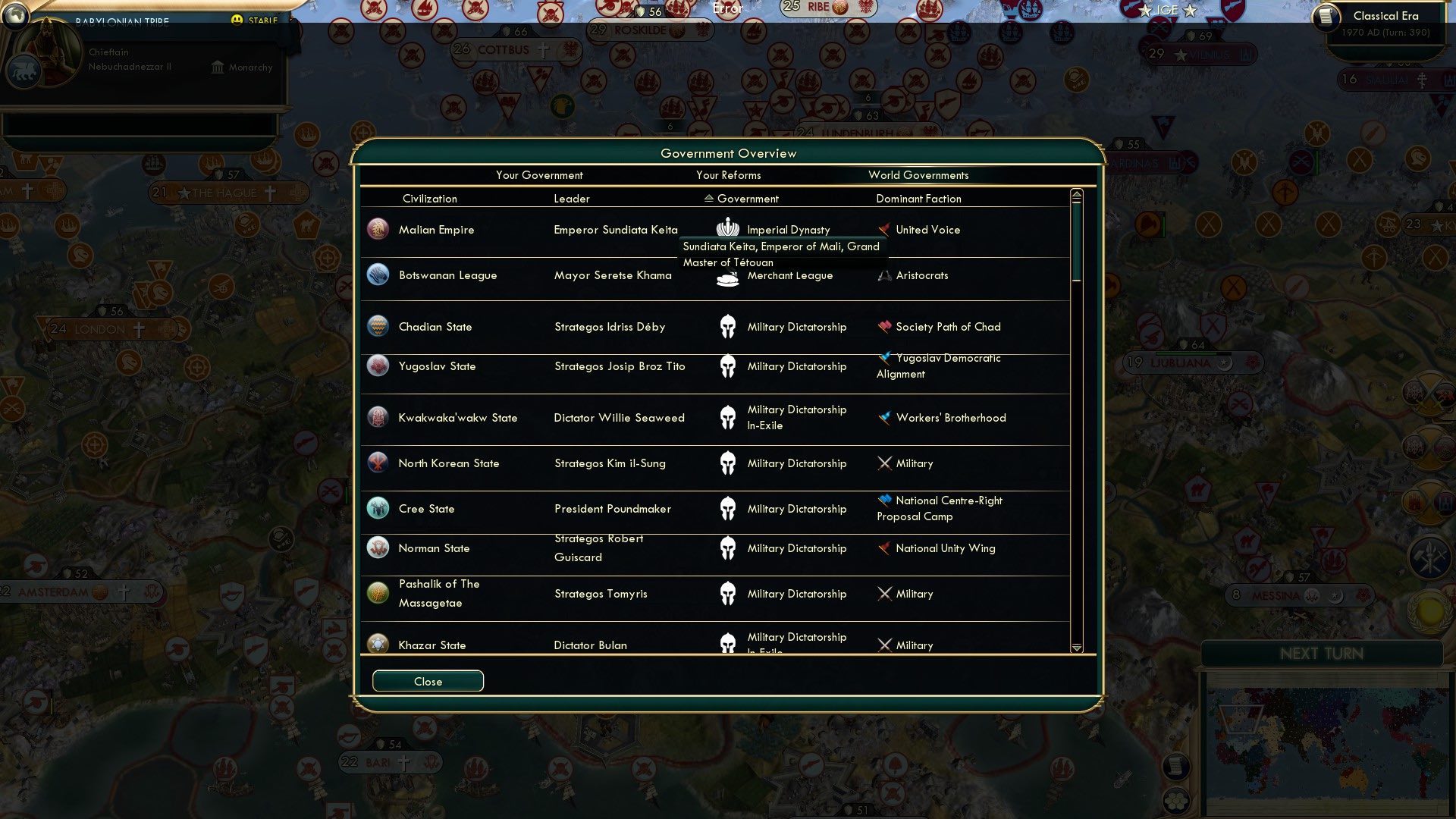
Task: Click the Merchant League hat icon for Botswanan League
Action: click(727, 278)
